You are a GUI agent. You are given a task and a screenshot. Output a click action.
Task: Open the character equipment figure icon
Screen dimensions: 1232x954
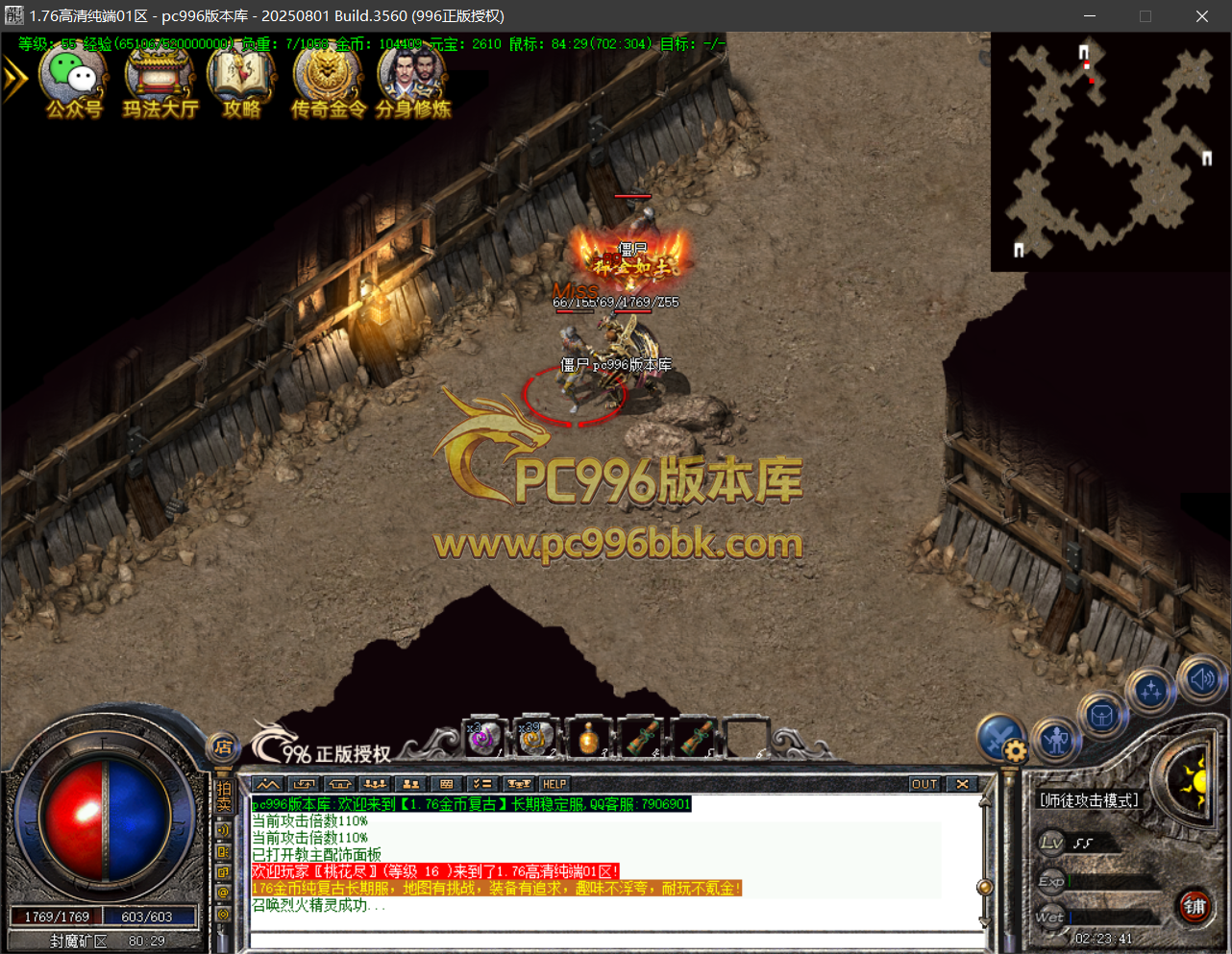tap(1056, 740)
